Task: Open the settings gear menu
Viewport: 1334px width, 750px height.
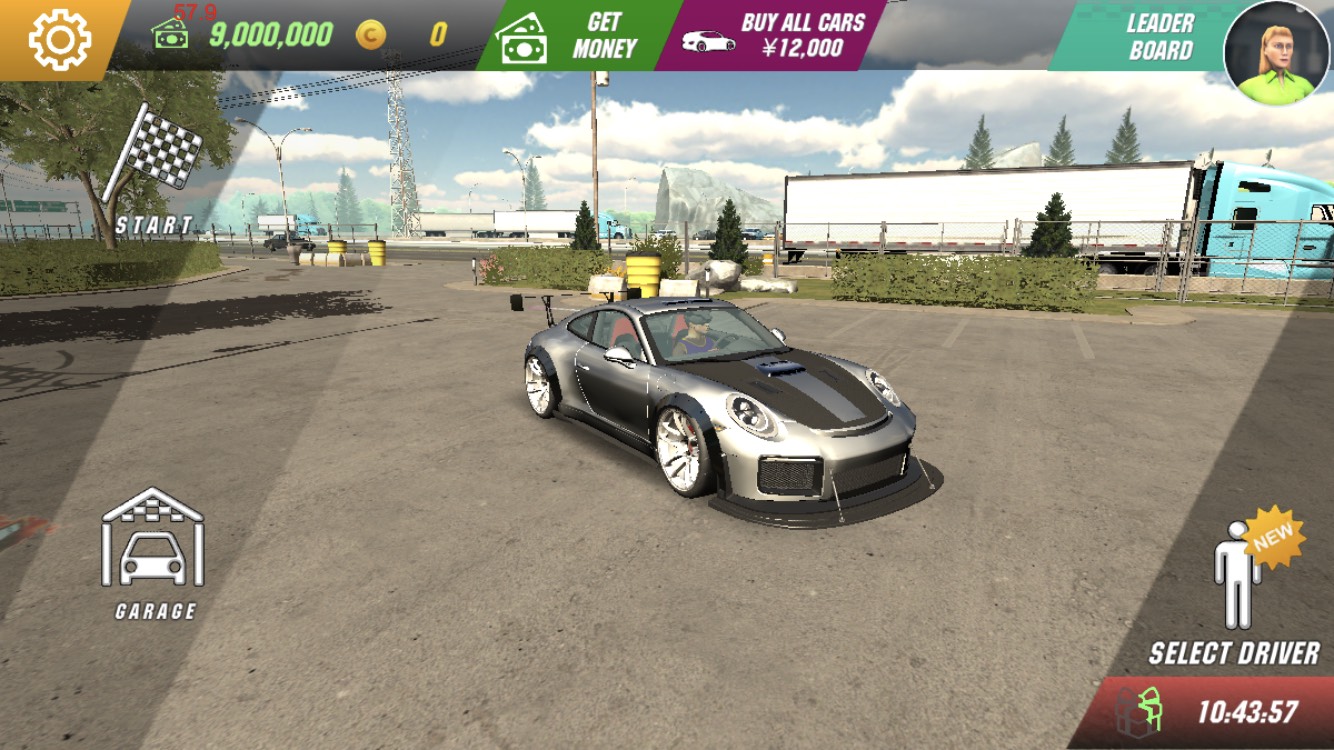Action: 59,39
